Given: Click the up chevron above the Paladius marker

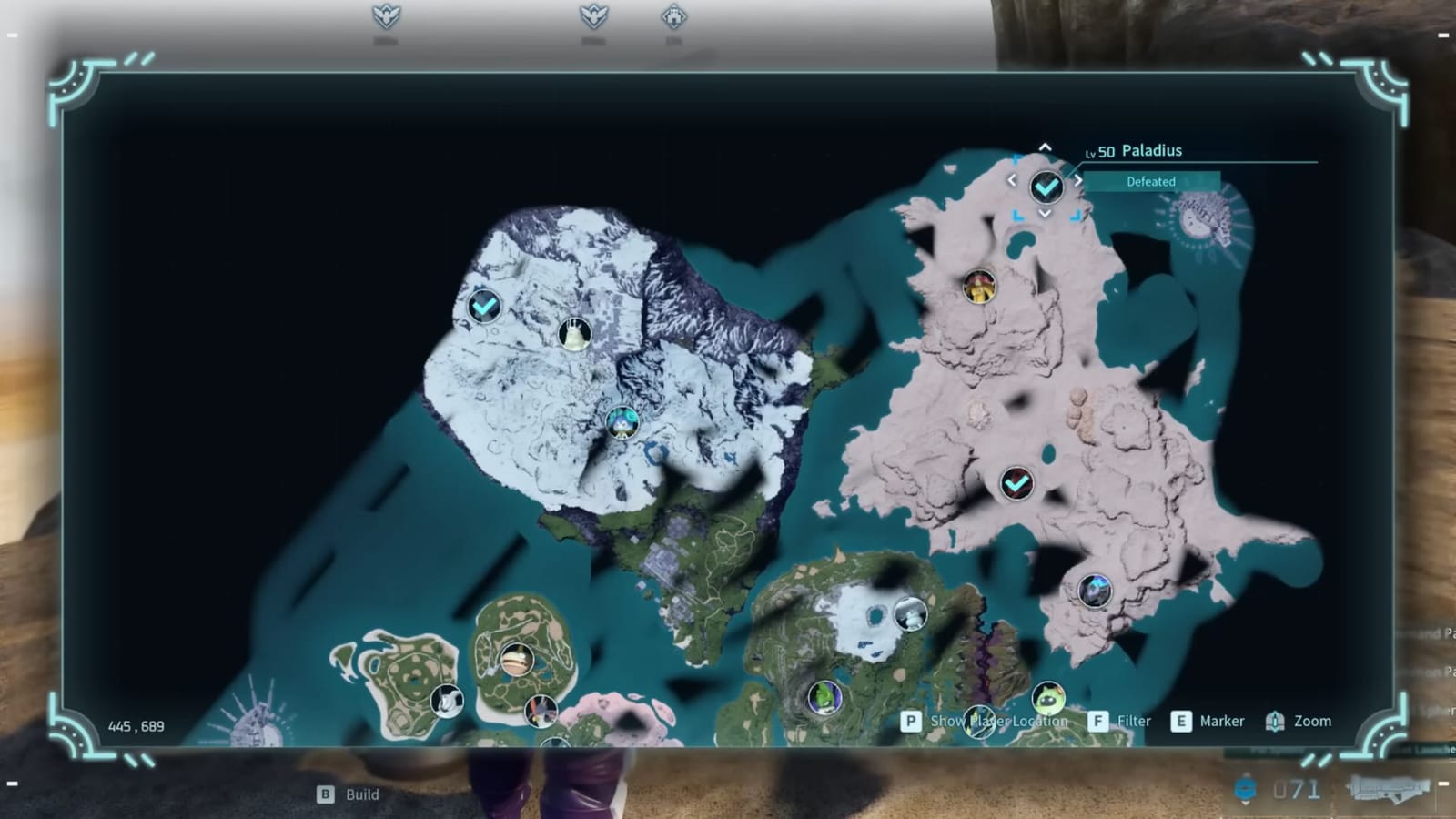Looking at the screenshot, I should (x=1045, y=146).
